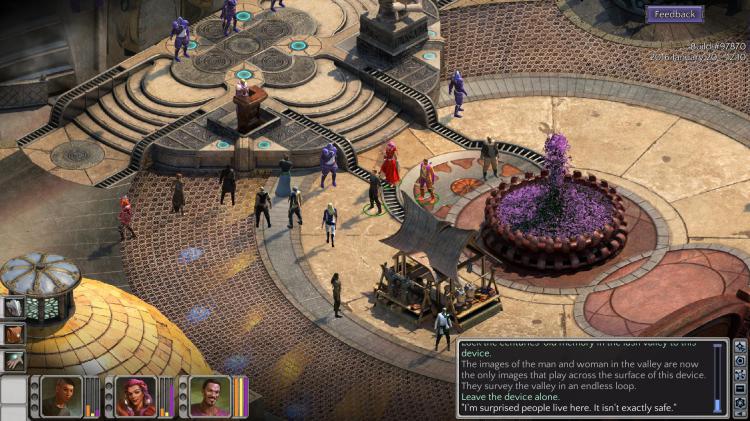Image resolution: width=750 pixels, height=421 pixels.
Task: Select the pink-haired woman portrait
Action: pyautogui.click(x=136, y=396)
